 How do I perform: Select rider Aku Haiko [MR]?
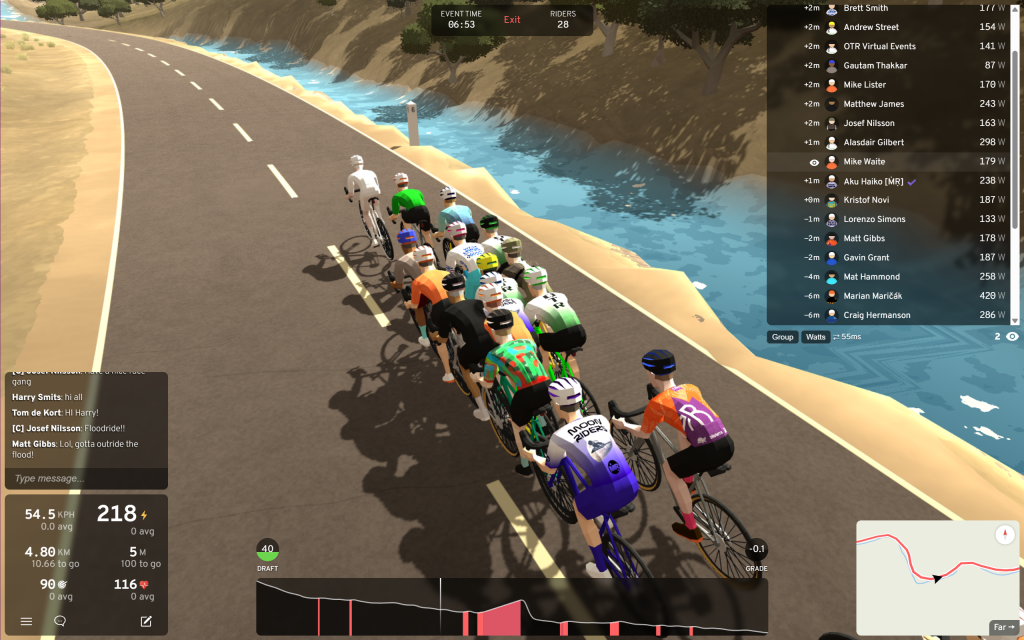coord(874,181)
